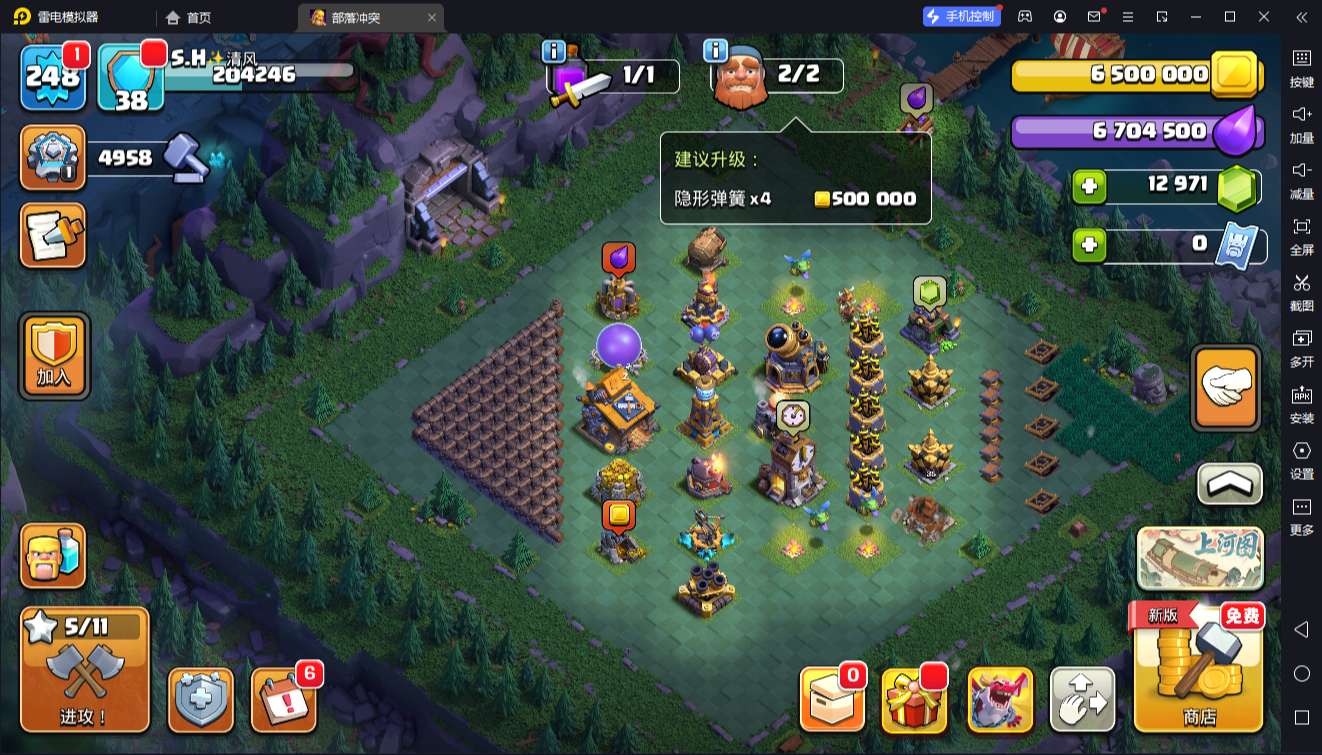Collapse the side panel with the up-arrow button
Screen dimensions: 1322x755
tap(1229, 484)
